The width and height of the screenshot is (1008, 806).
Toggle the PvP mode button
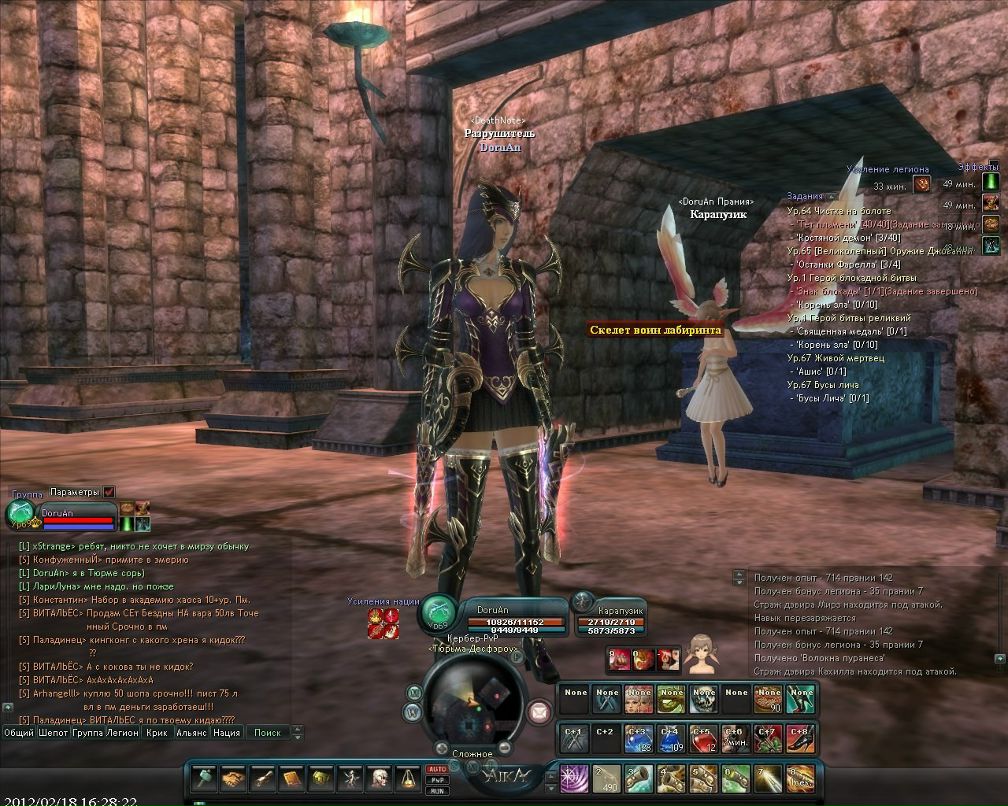click(x=436, y=779)
